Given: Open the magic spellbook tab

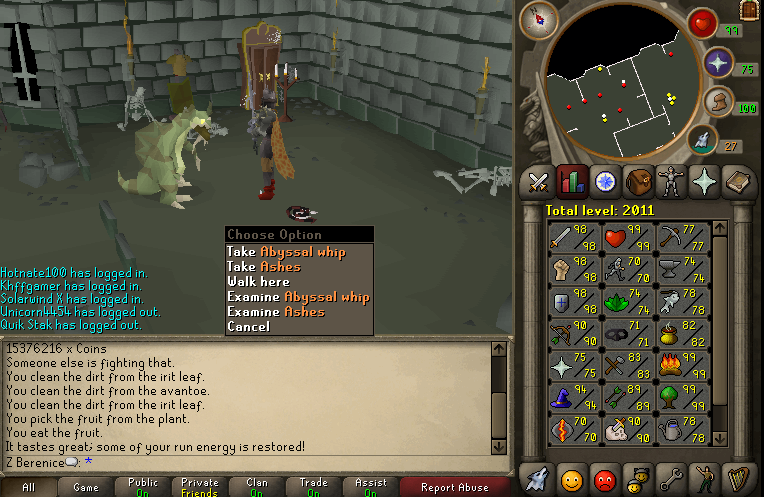Looking at the screenshot, I should pos(735,181).
